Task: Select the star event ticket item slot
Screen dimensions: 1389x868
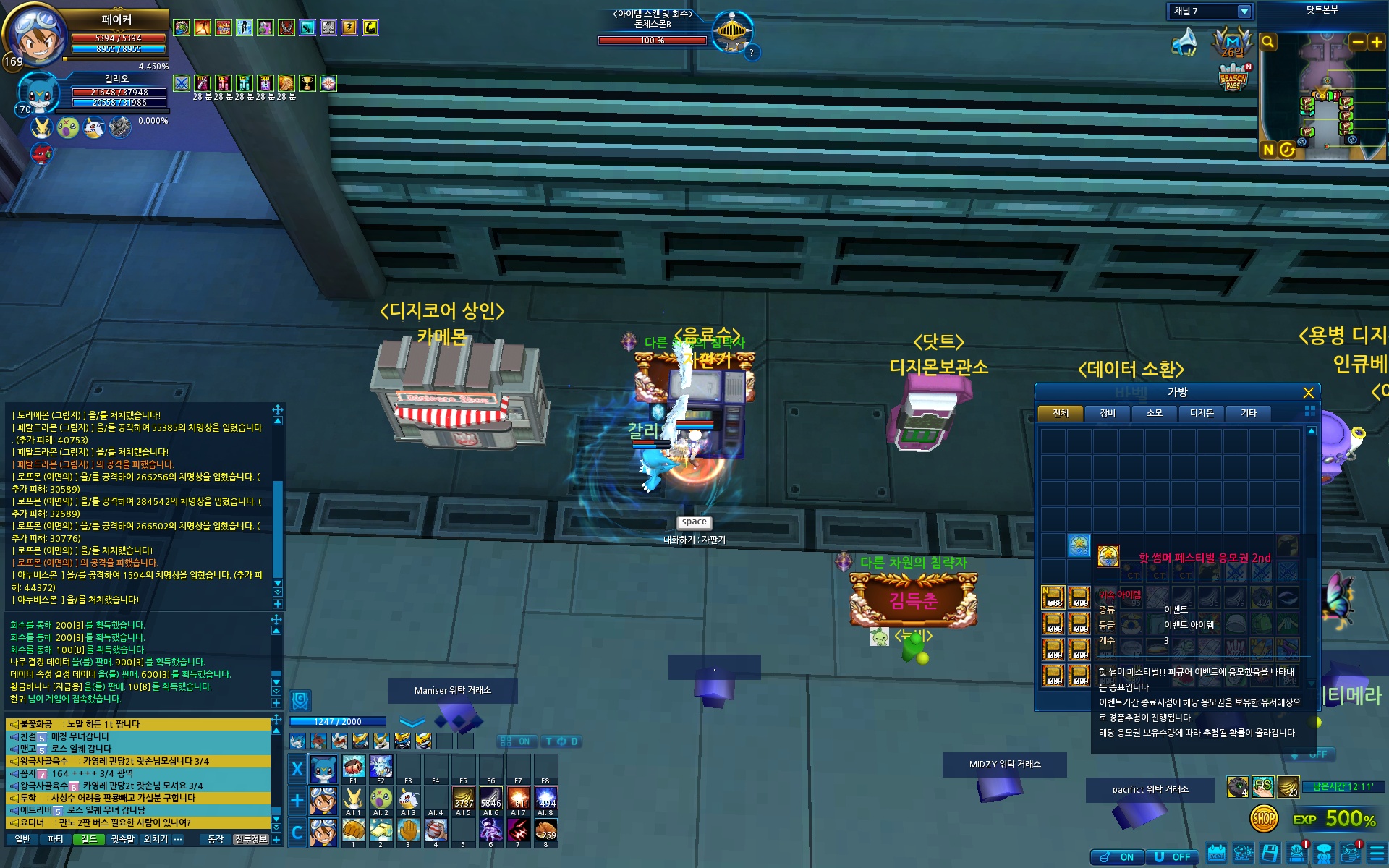Action: [x=1079, y=545]
